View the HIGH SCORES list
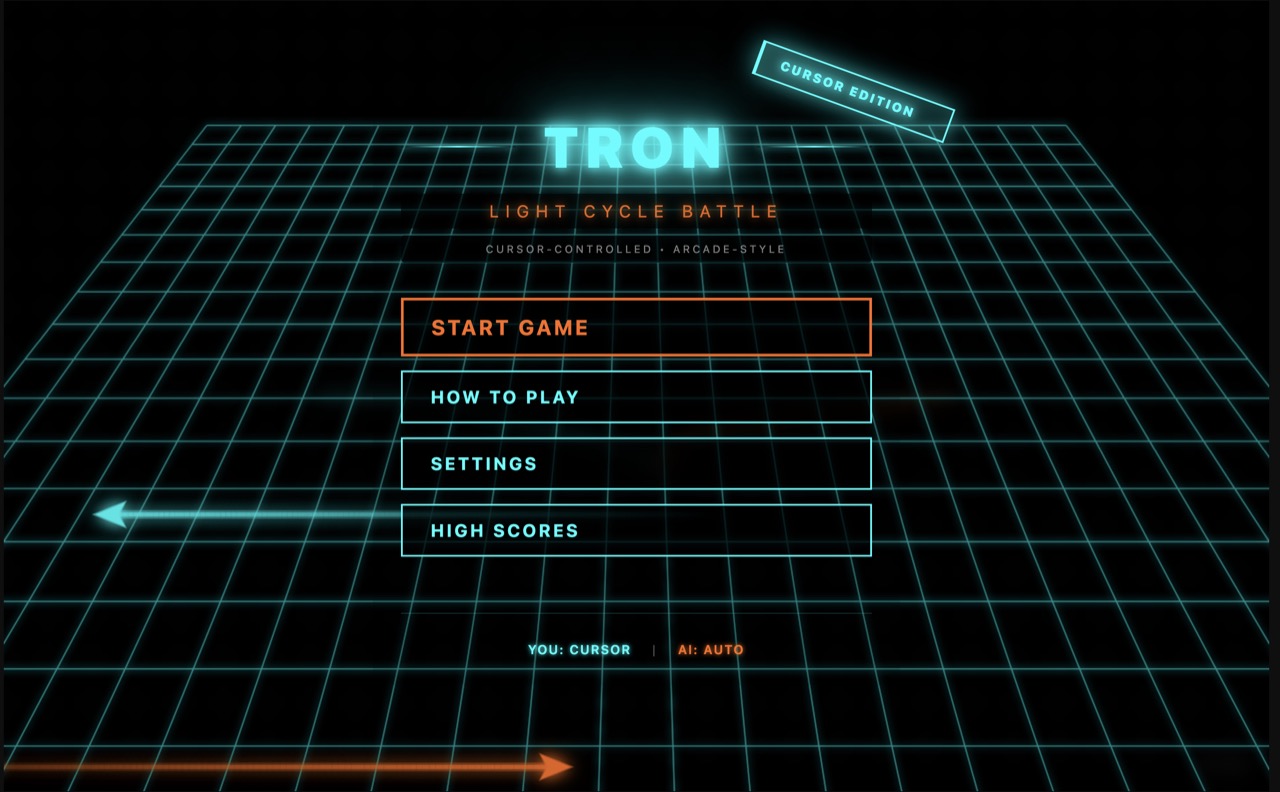 pyautogui.click(x=636, y=530)
